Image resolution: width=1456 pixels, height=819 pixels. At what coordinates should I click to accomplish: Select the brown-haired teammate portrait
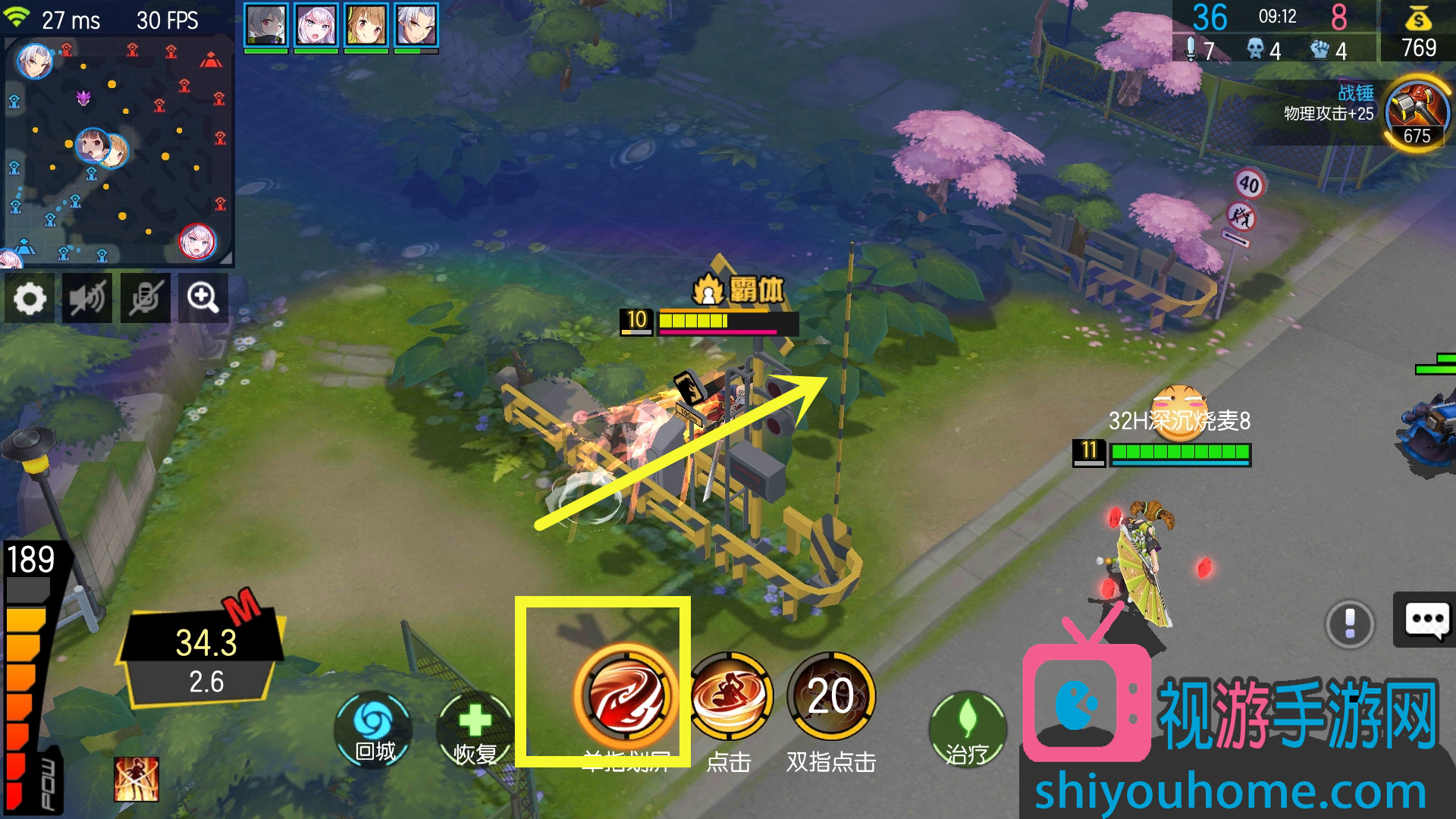point(366,26)
